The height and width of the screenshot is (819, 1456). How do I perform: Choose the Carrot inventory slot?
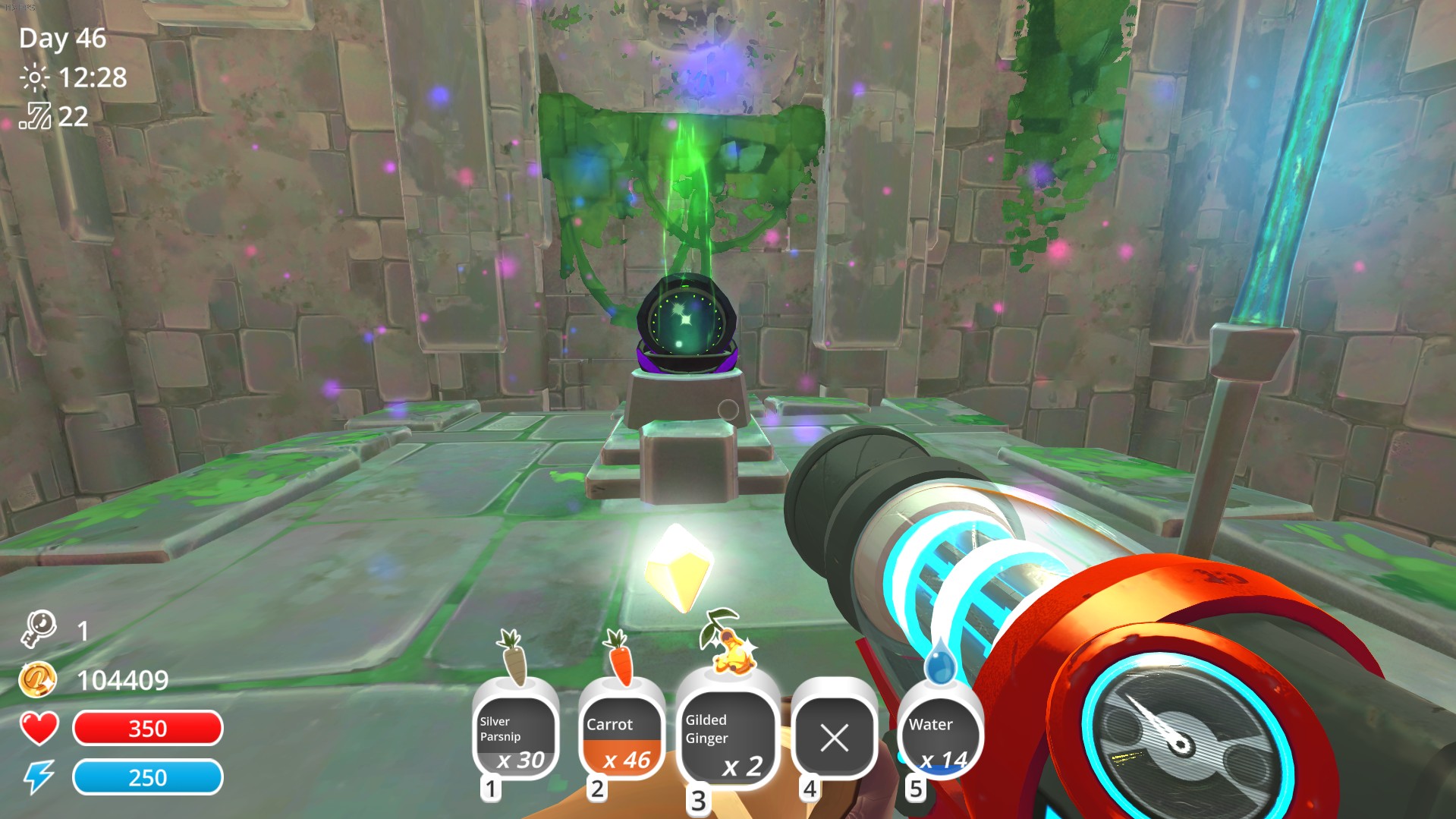[x=621, y=735]
